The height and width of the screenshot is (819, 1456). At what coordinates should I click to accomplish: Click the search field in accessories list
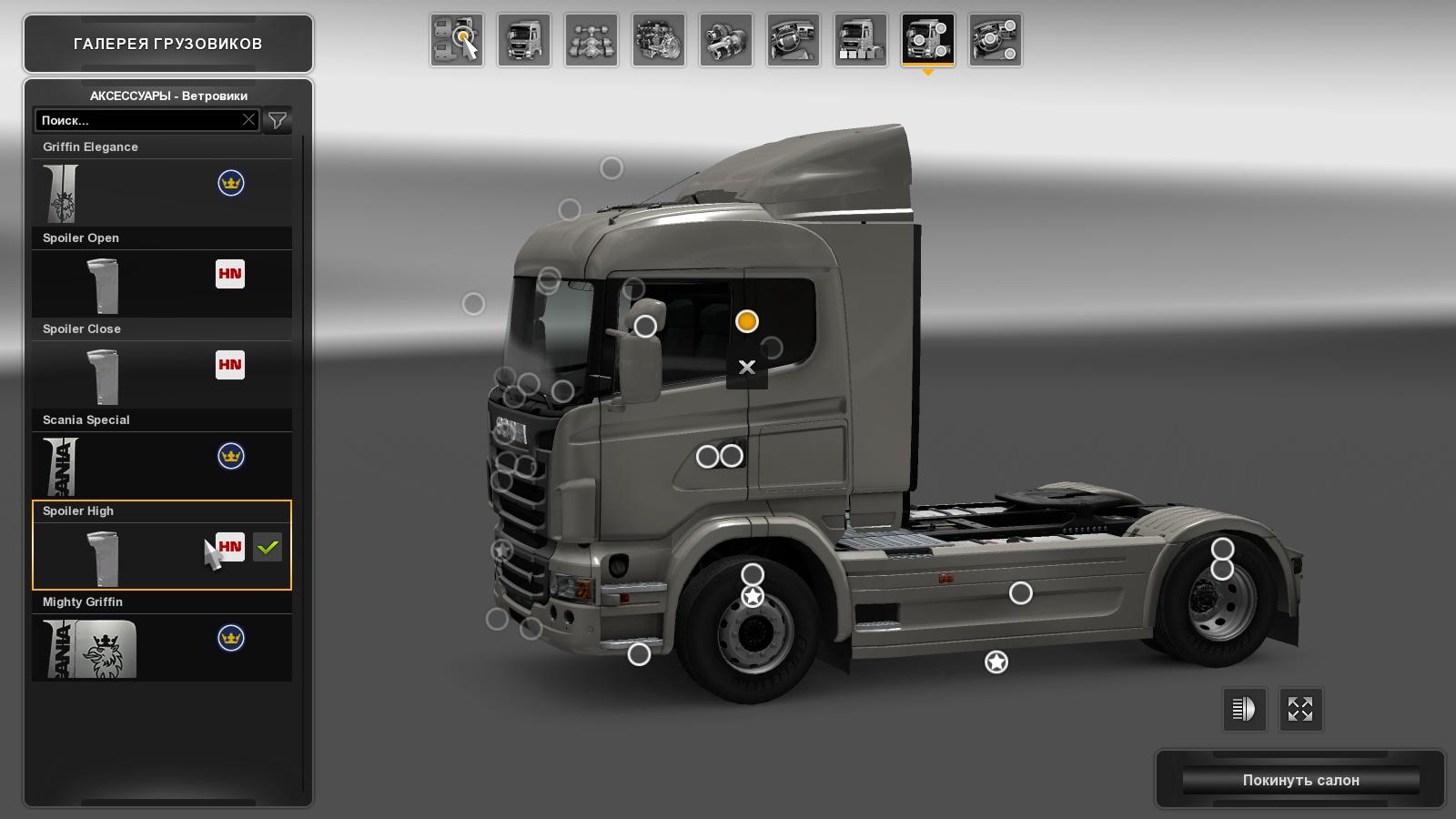click(x=138, y=120)
